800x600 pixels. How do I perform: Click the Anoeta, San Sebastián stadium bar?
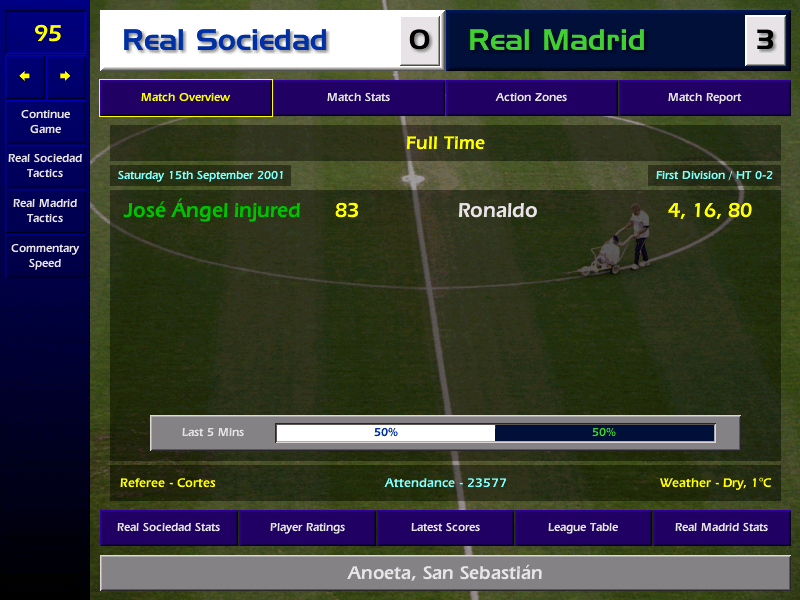pos(445,573)
